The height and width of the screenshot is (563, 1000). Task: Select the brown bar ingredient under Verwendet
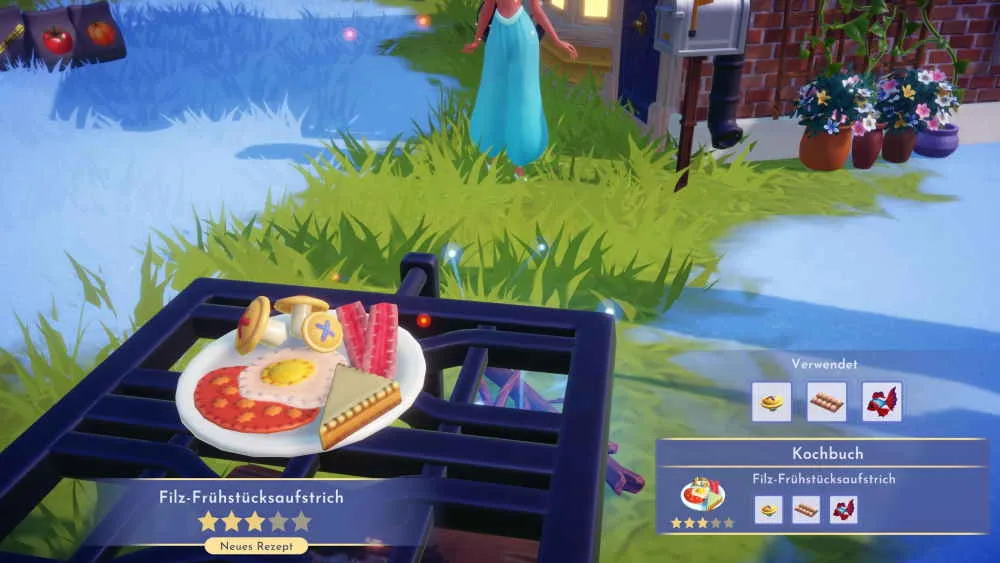click(826, 401)
